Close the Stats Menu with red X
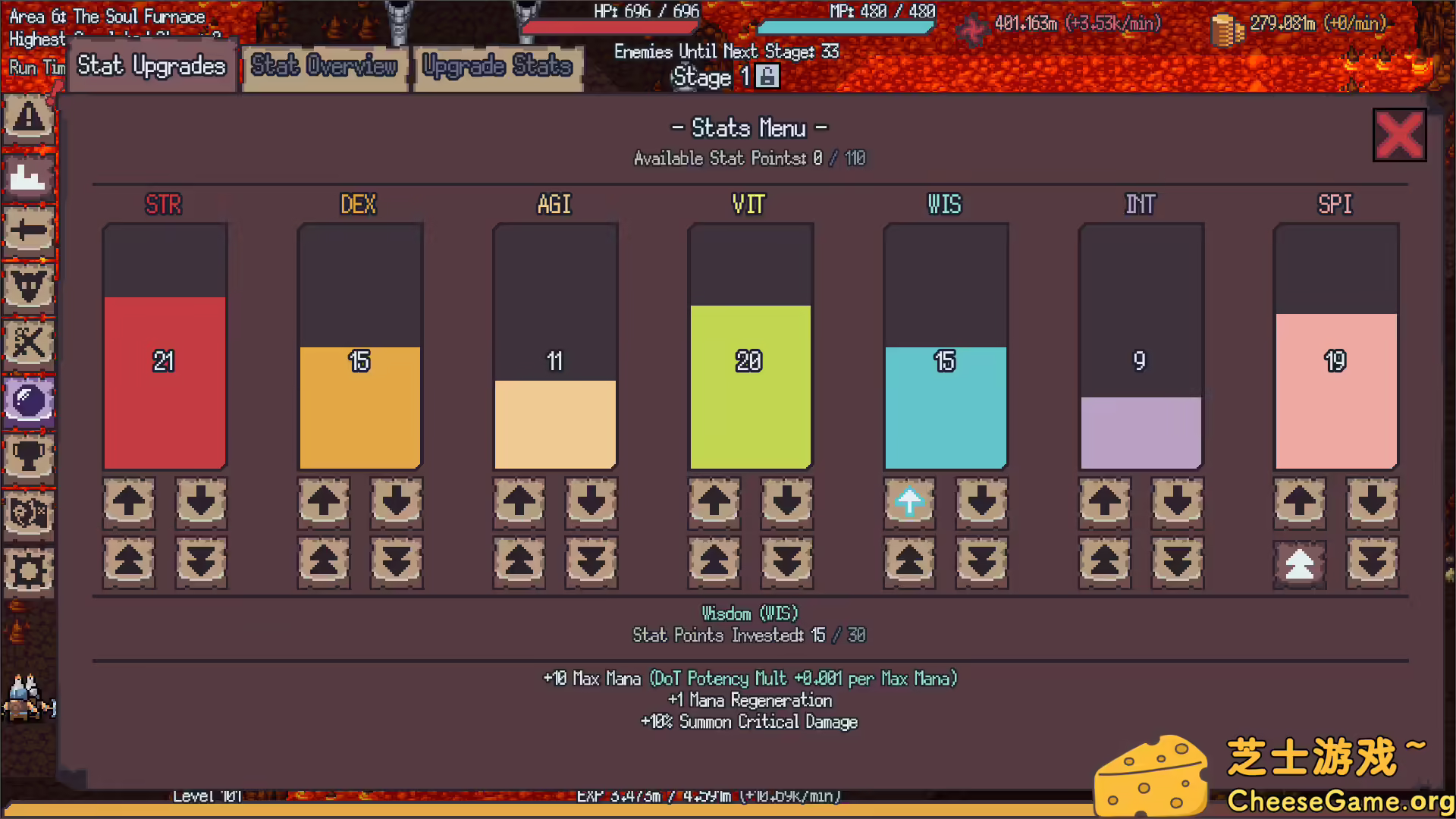Viewport: 1456px width, 819px height. (x=1399, y=134)
